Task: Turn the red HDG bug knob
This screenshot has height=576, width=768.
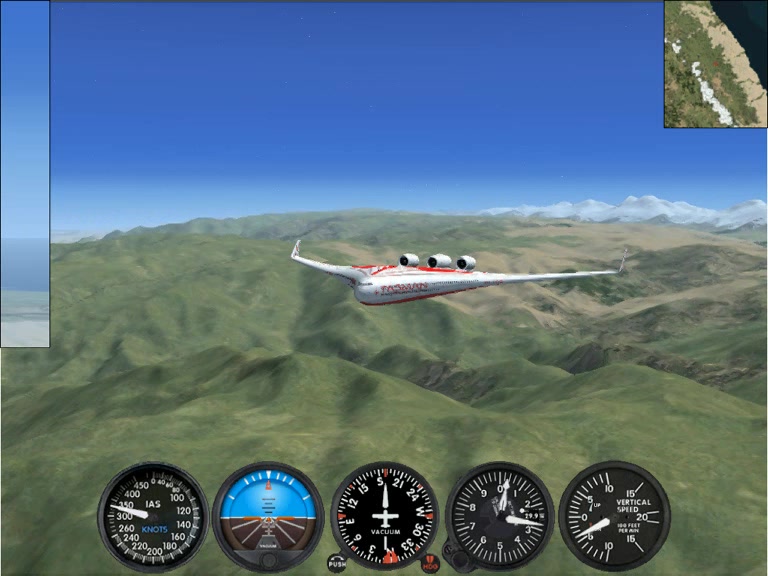Action: click(x=430, y=563)
